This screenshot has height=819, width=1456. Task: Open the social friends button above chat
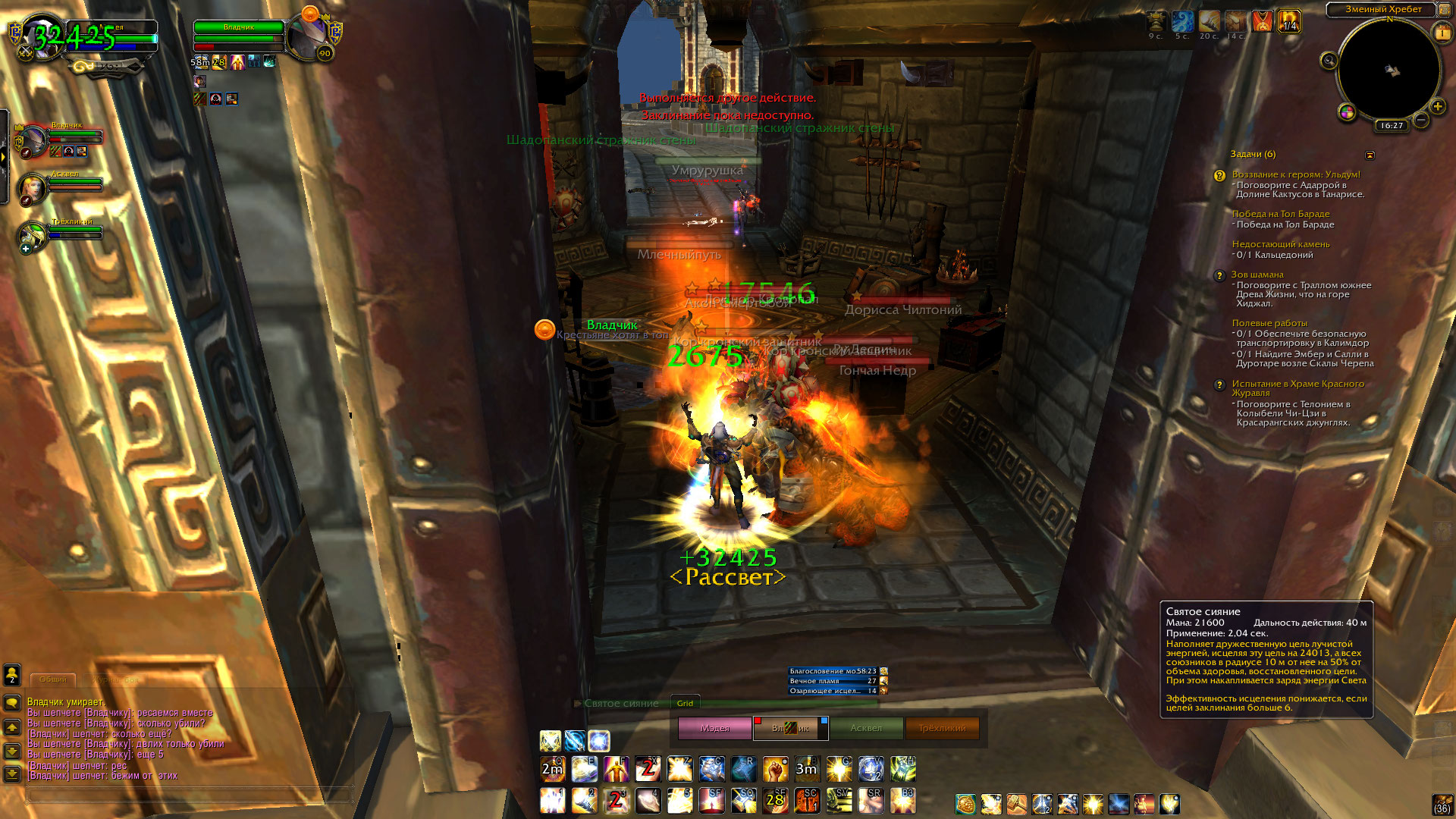tap(12, 674)
